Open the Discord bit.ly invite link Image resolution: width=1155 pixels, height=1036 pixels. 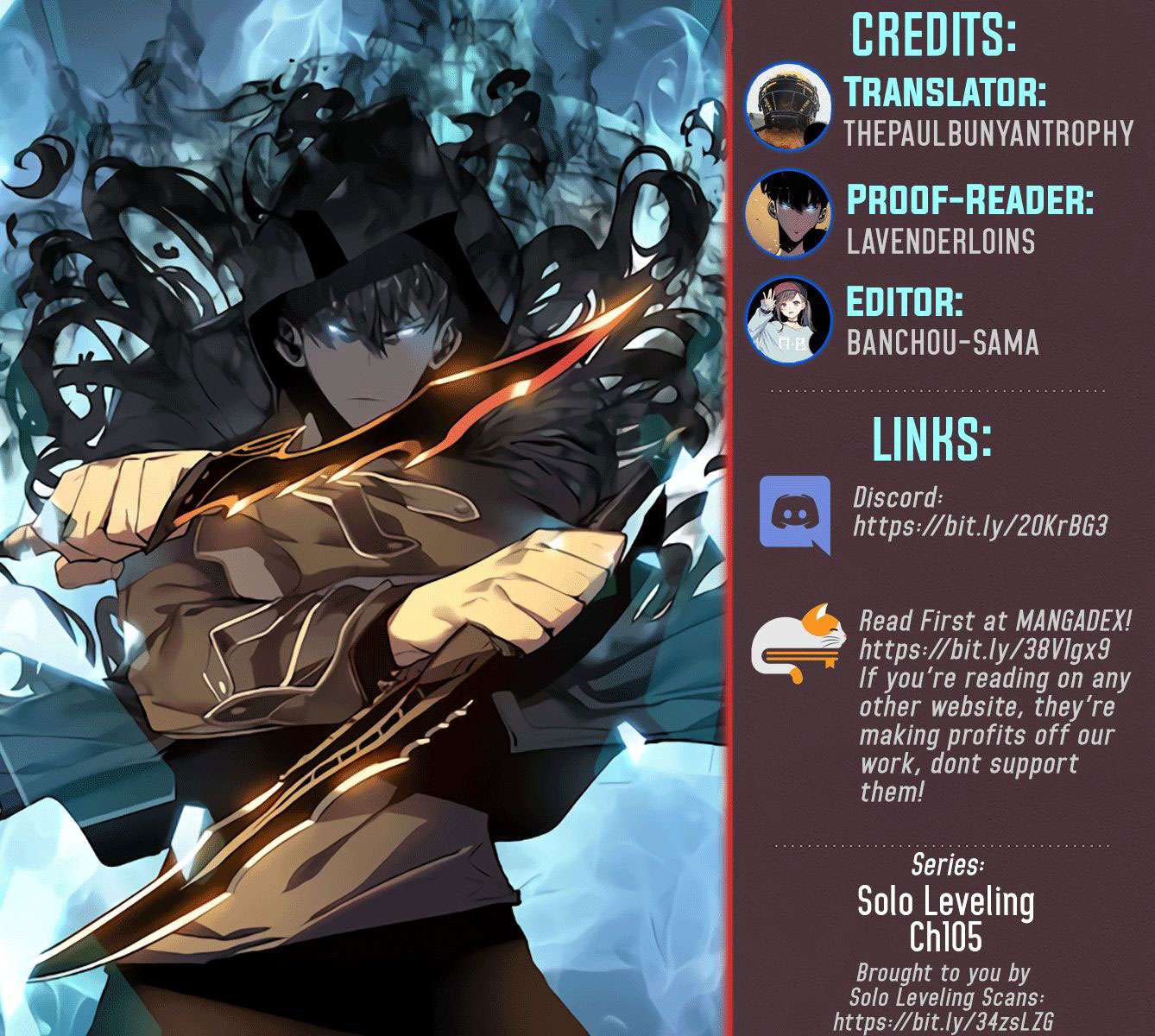pyautogui.click(x=980, y=526)
